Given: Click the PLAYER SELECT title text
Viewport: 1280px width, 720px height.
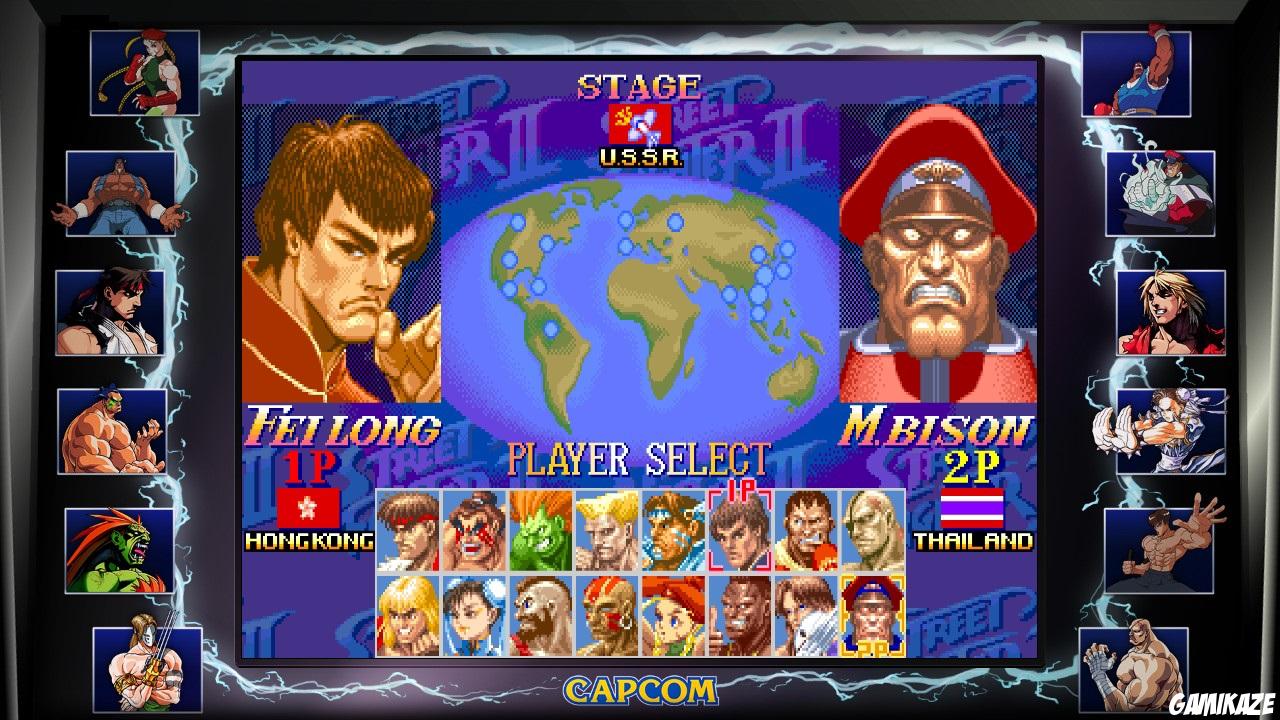Looking at the screenshot, I should 640,460.
